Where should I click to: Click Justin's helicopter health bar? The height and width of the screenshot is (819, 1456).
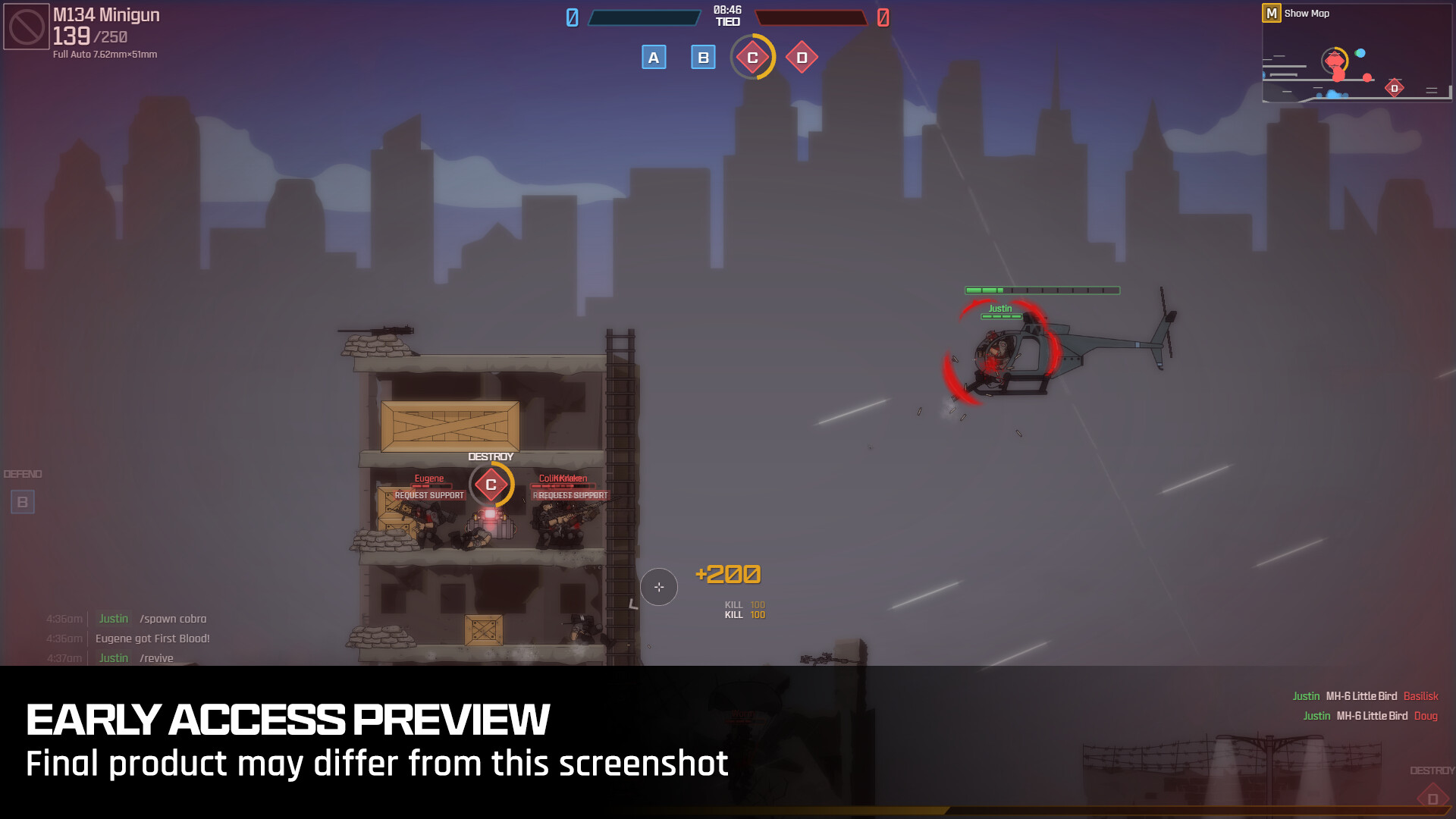(1041, 290)
